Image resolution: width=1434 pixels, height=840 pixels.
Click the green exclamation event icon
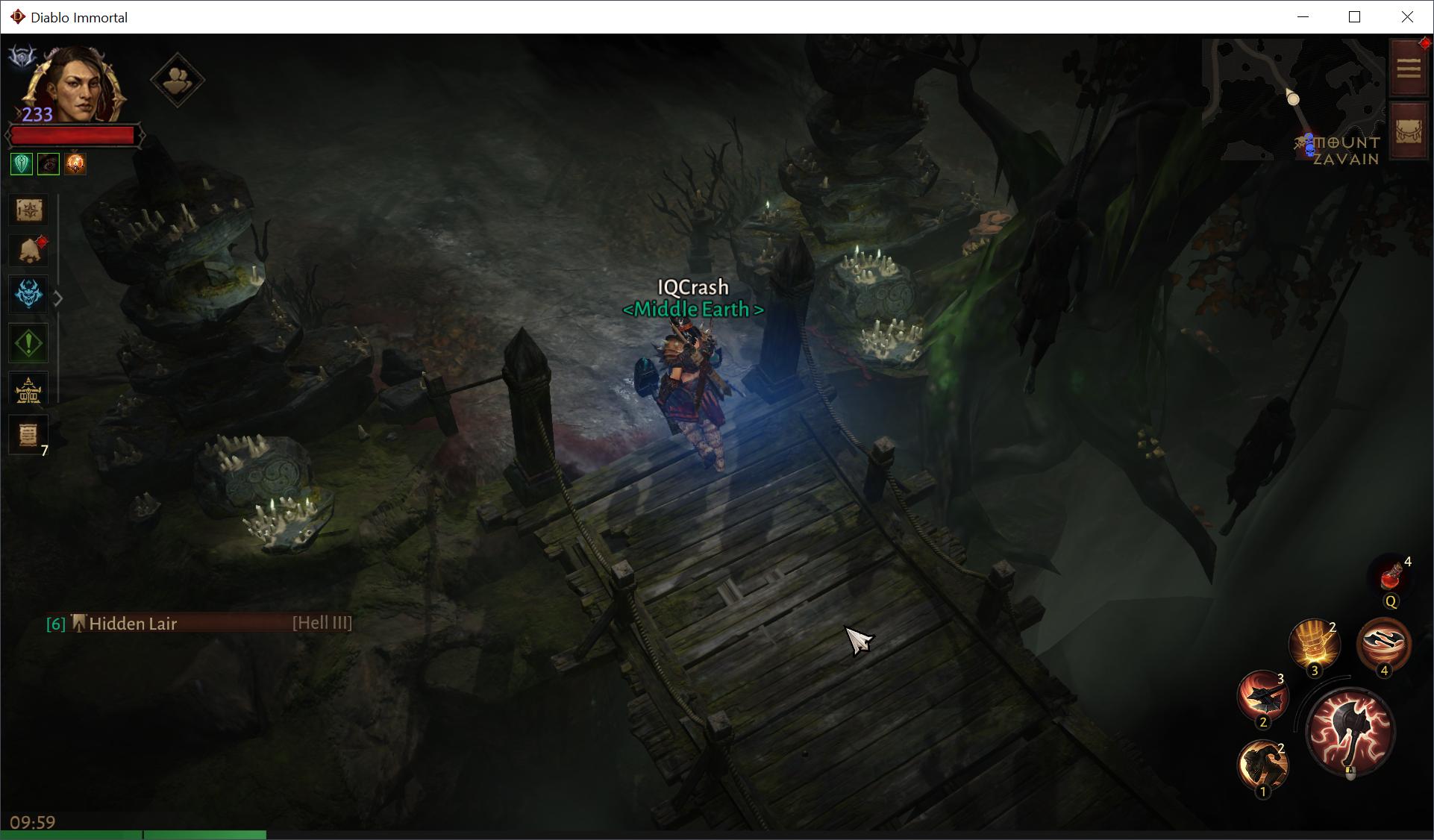click(28, 343)
